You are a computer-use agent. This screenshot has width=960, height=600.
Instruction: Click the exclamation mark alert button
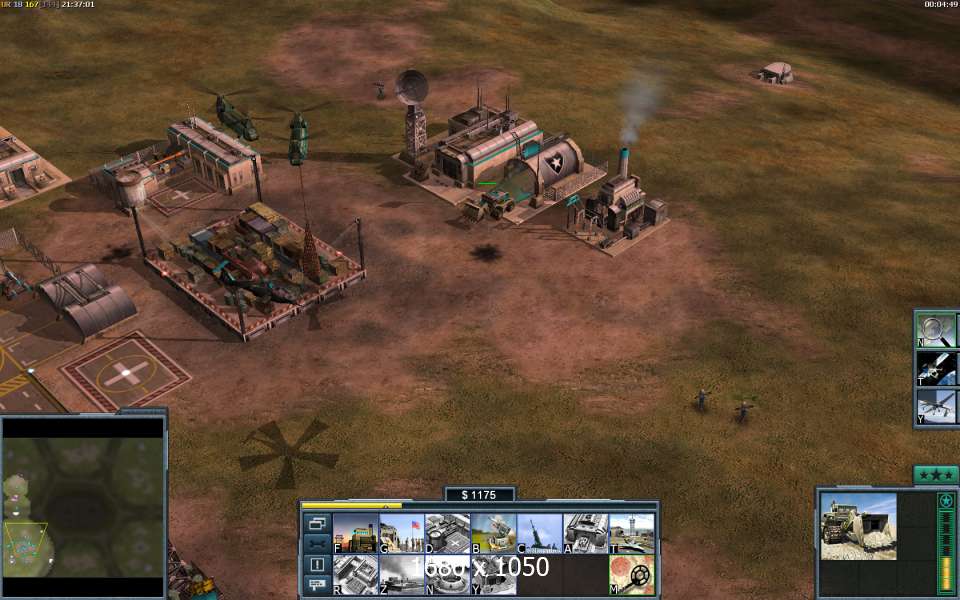coord(317,564)
